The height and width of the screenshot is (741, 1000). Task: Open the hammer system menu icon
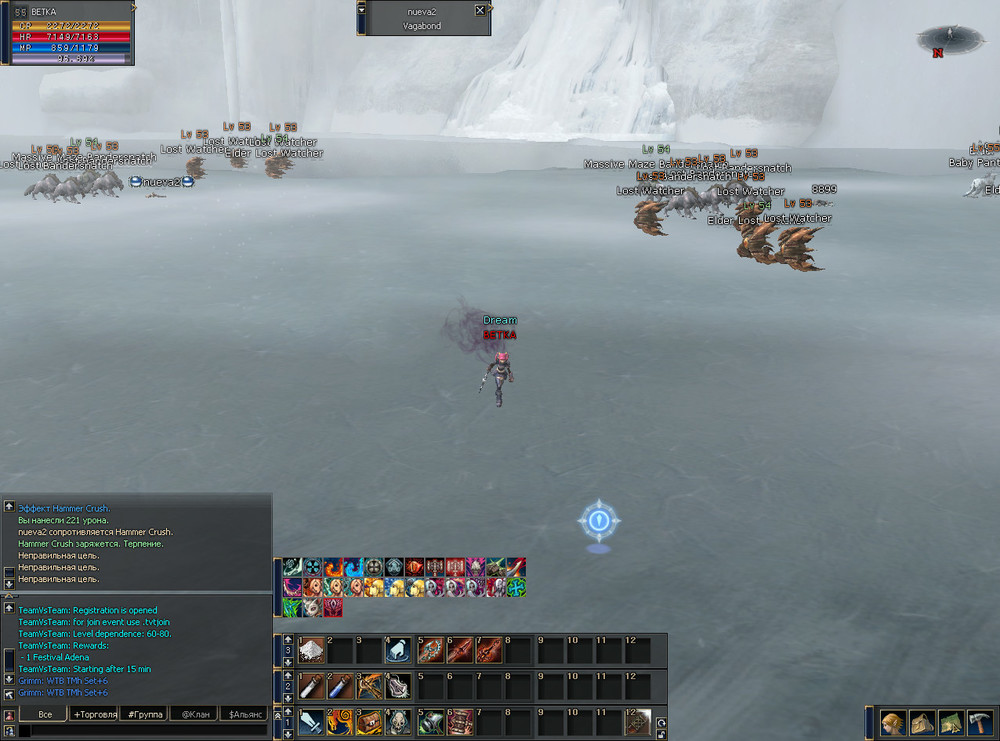[978, 722]
